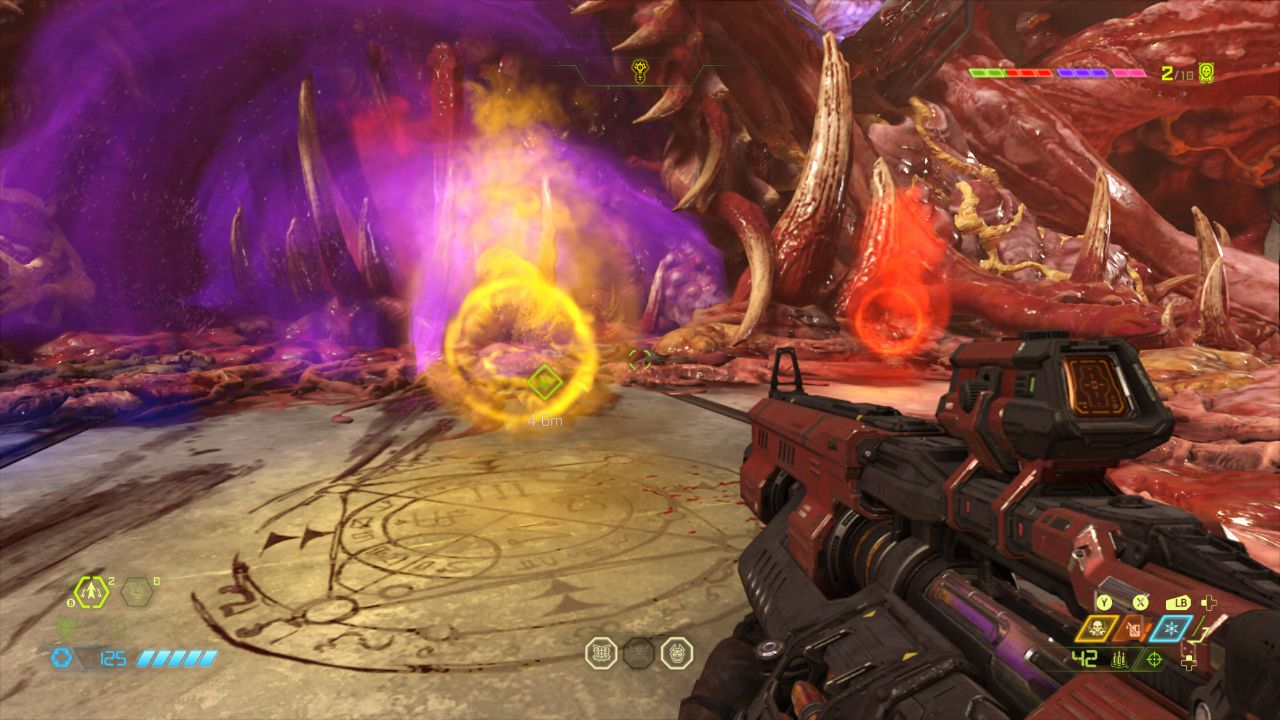Viewport: 1280px width, 720px height.
Task: Activate the yellow skull grenade icon
Action: point(1097,628)
